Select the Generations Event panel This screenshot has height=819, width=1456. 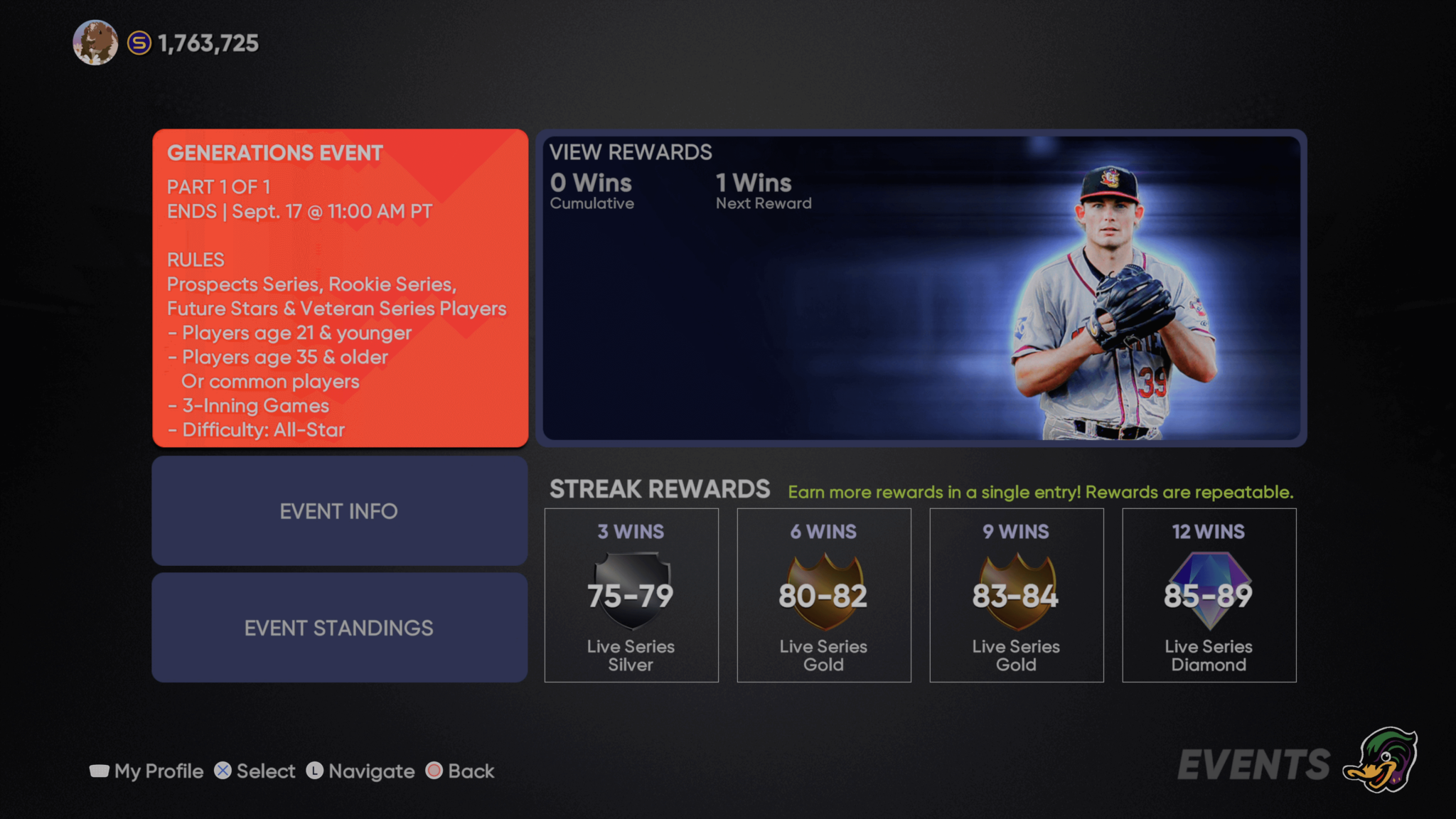click(340, 288)
